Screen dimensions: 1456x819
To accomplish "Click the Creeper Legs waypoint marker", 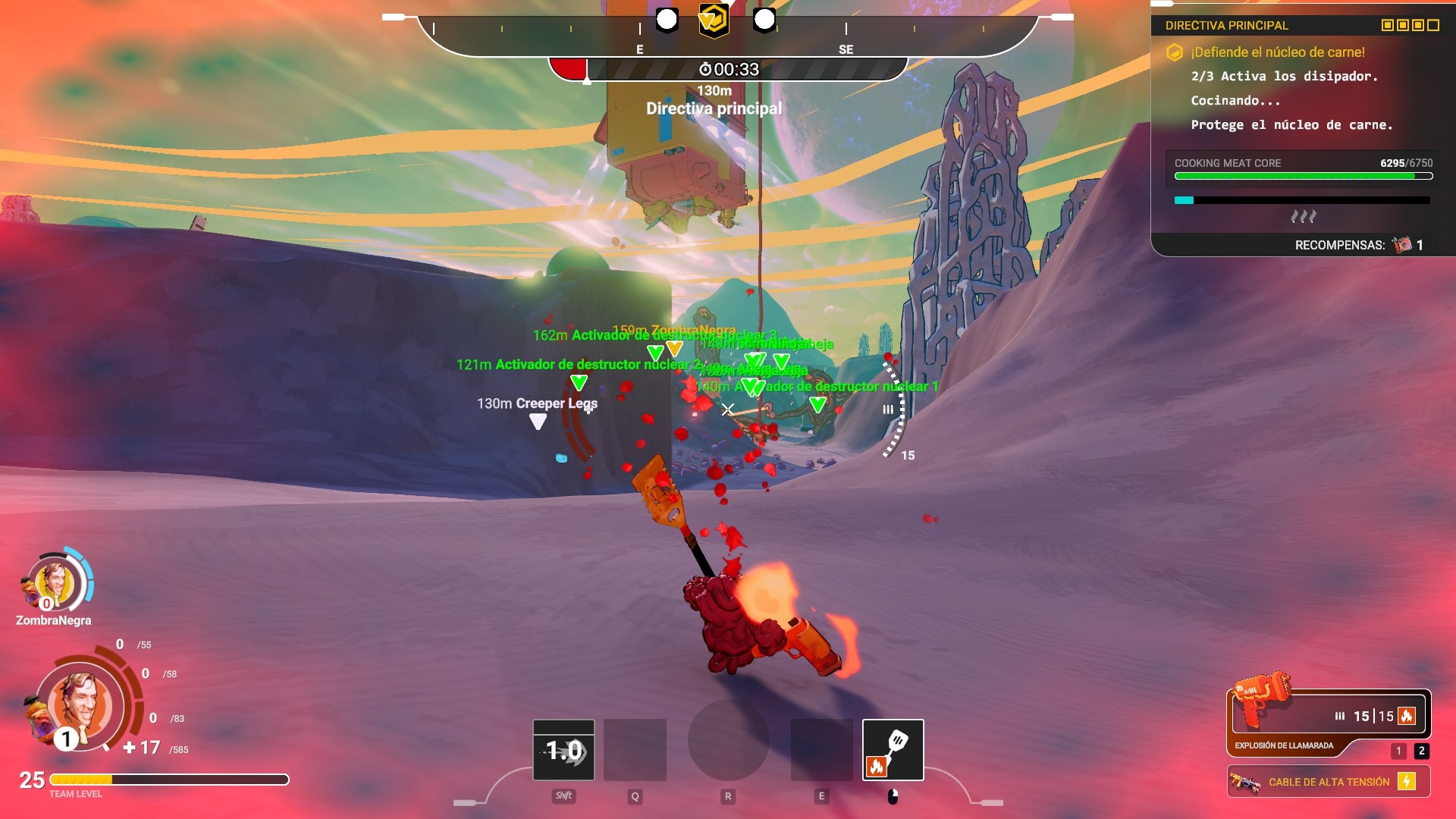I will click(x=538, y=422).
